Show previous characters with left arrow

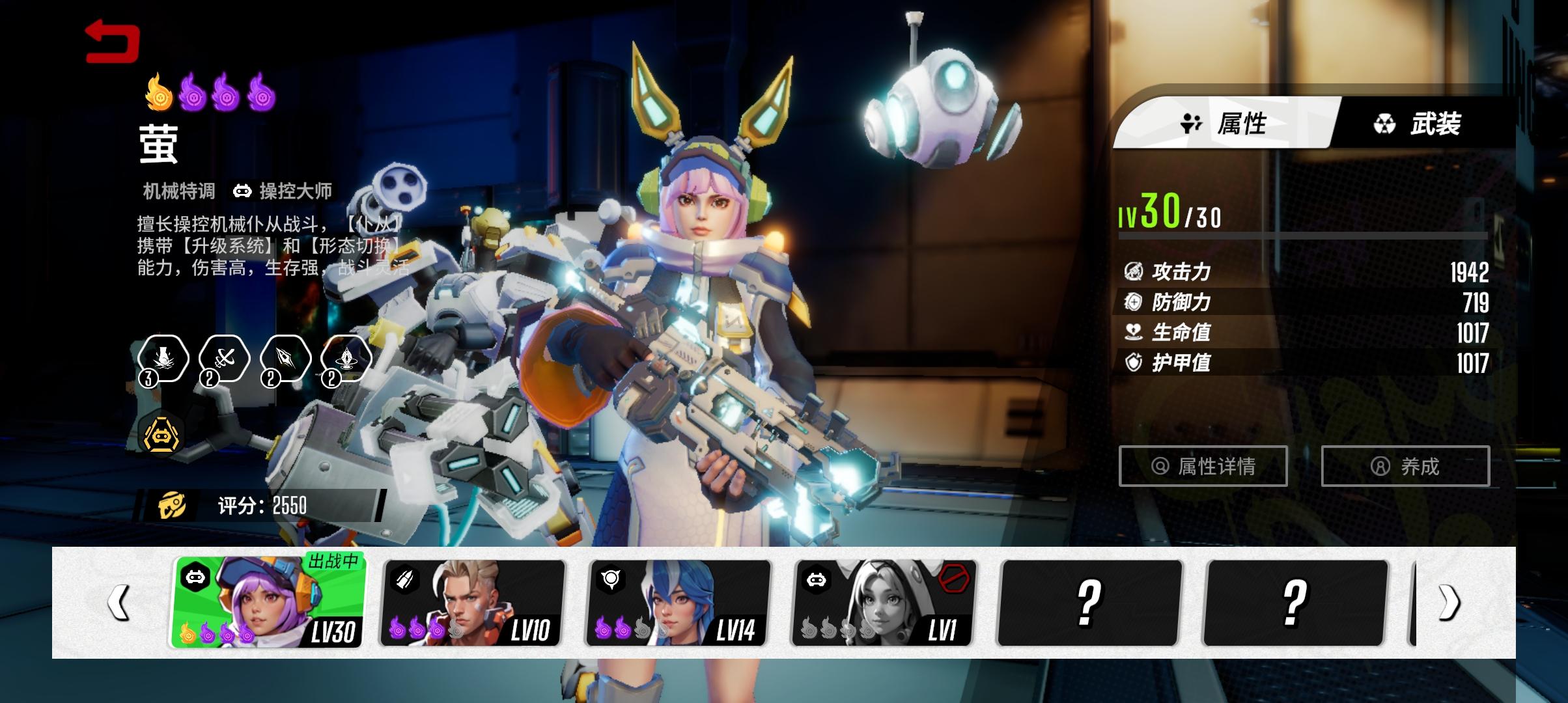119,603
